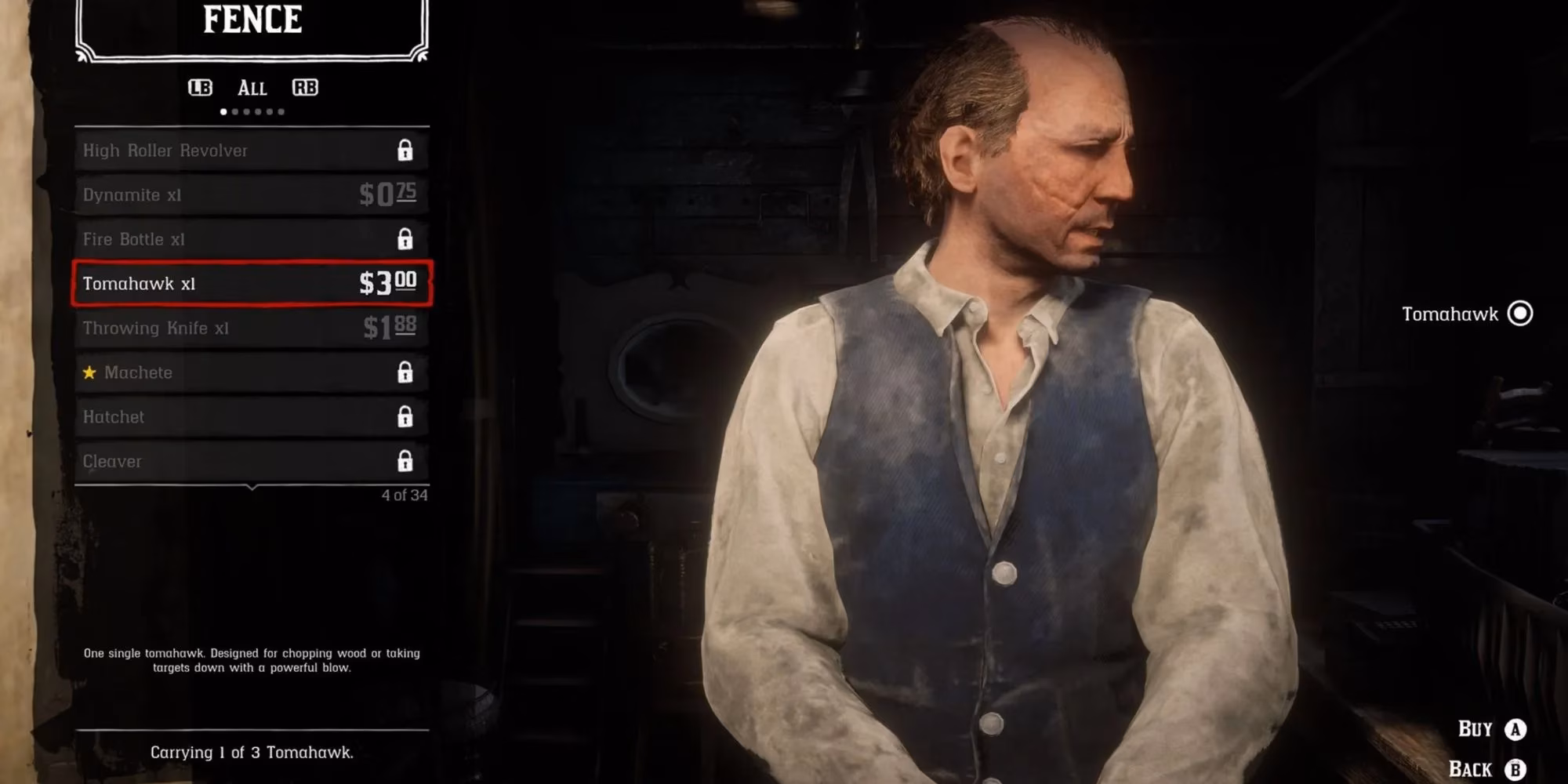Screen dimensions: 1568x784
Task: Select the first filled page indicator dot
Action: [223, 110]
